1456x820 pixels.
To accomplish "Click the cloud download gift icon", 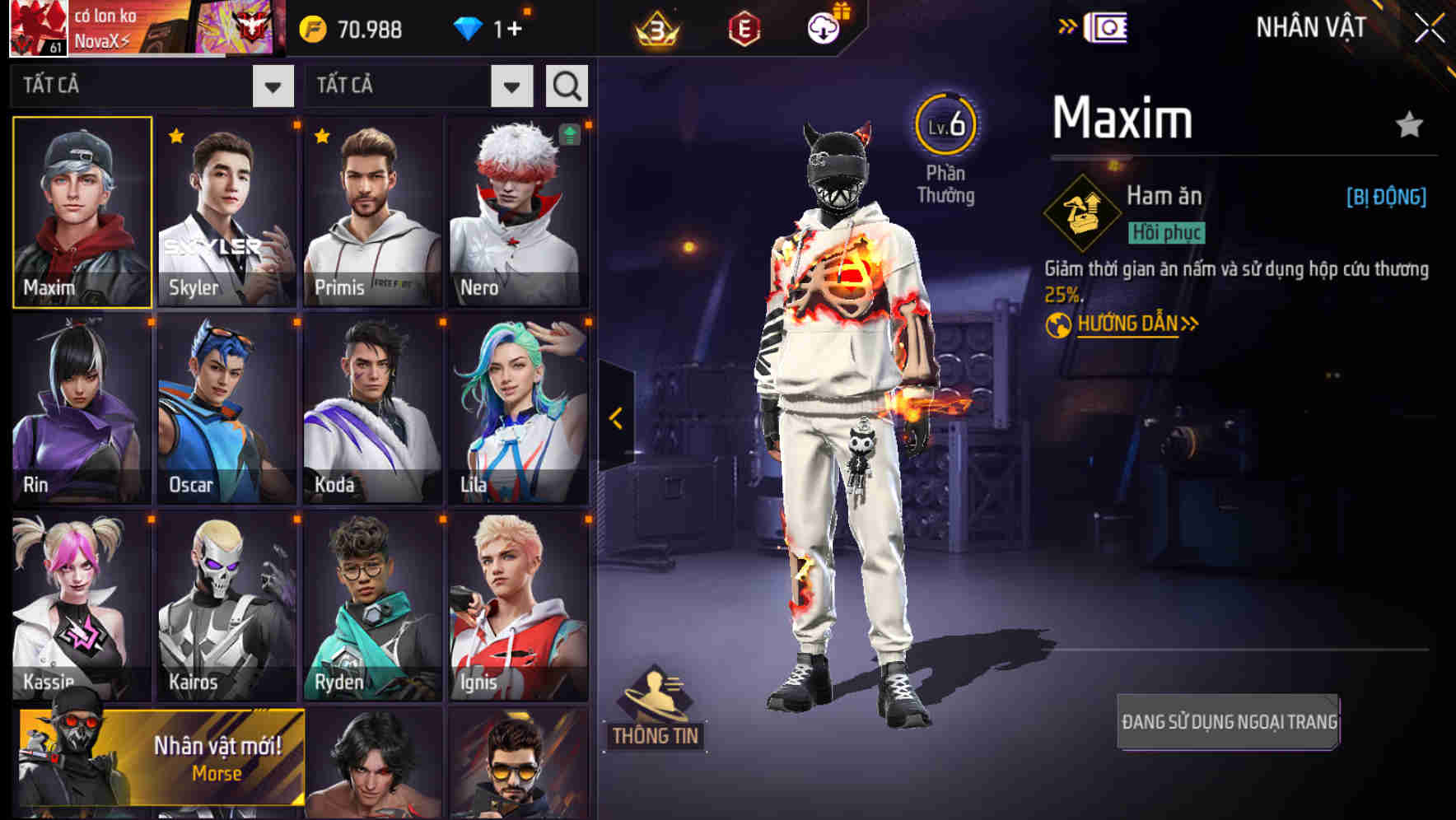I will click(824, 27).
